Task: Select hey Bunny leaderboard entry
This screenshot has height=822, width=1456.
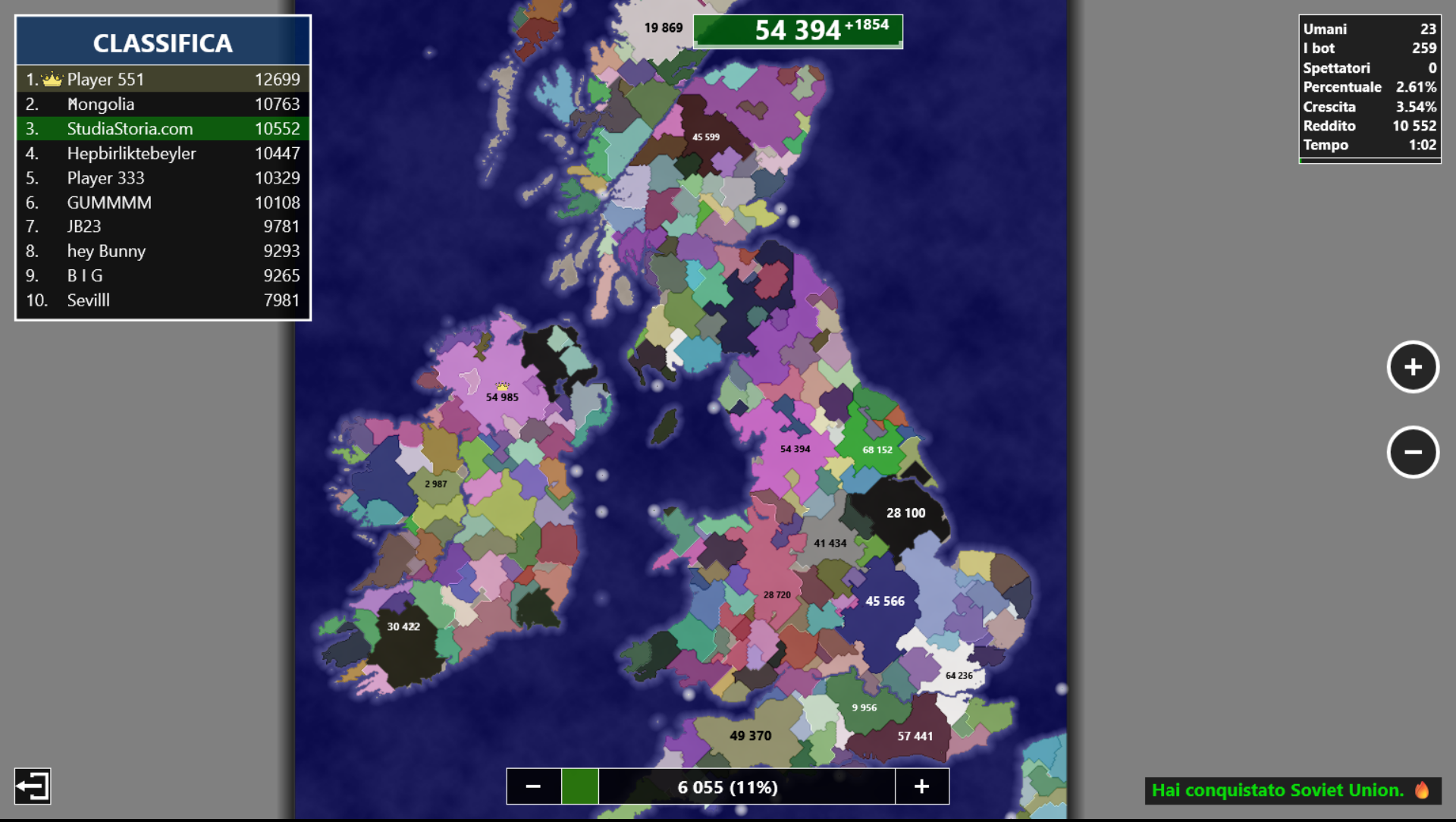Action: point(163,251)
